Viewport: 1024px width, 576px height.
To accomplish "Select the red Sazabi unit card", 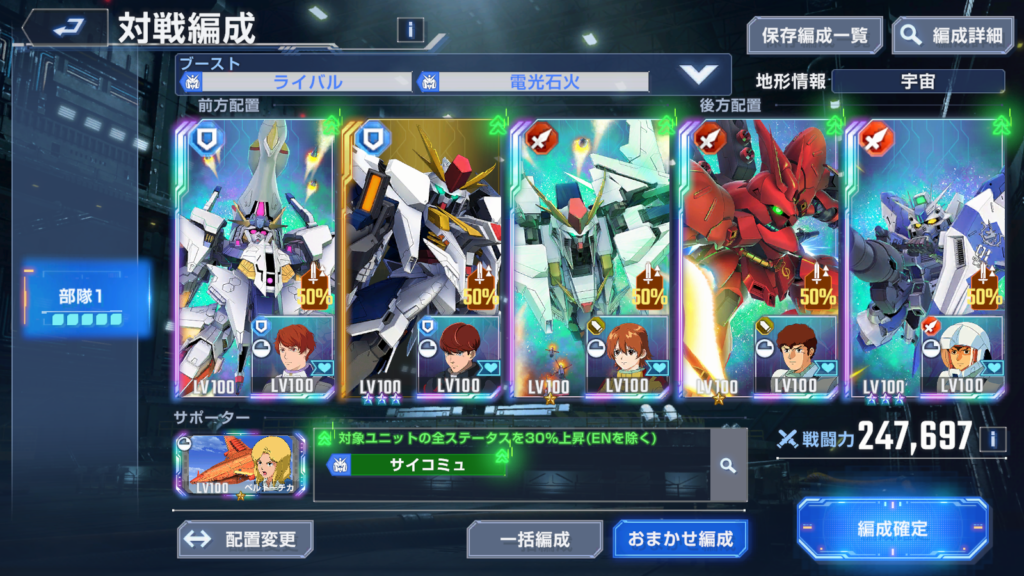I will [x=759, y=258].
